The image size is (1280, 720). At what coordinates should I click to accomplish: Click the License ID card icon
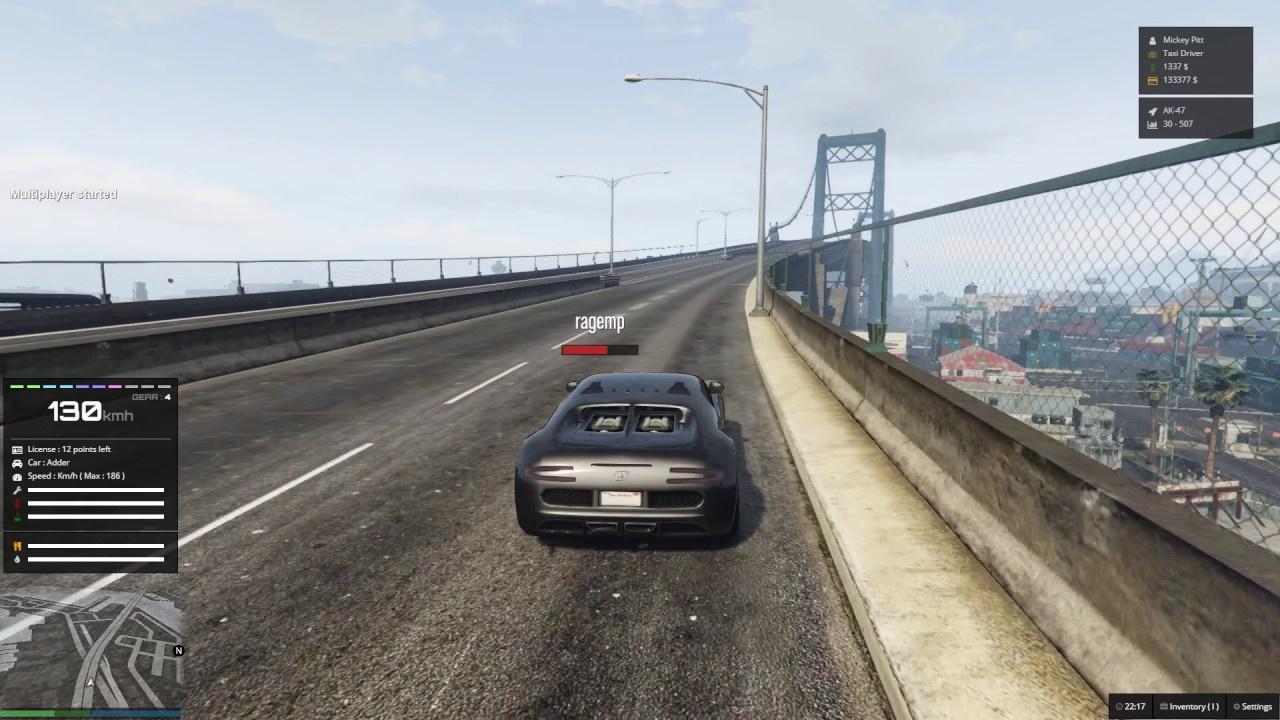coord(18,449)
